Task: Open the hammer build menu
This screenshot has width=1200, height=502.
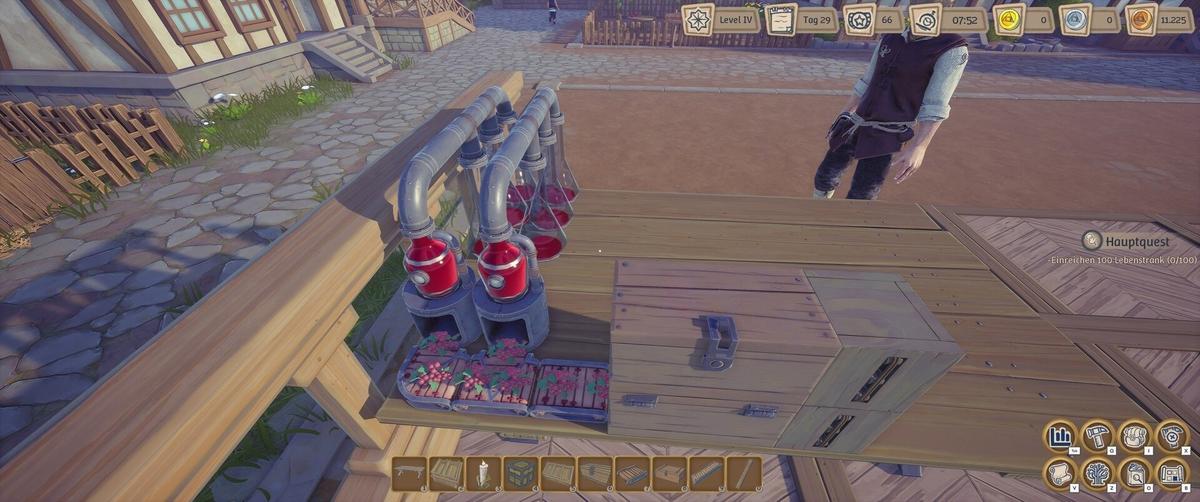Action: tap(1098, 437)
